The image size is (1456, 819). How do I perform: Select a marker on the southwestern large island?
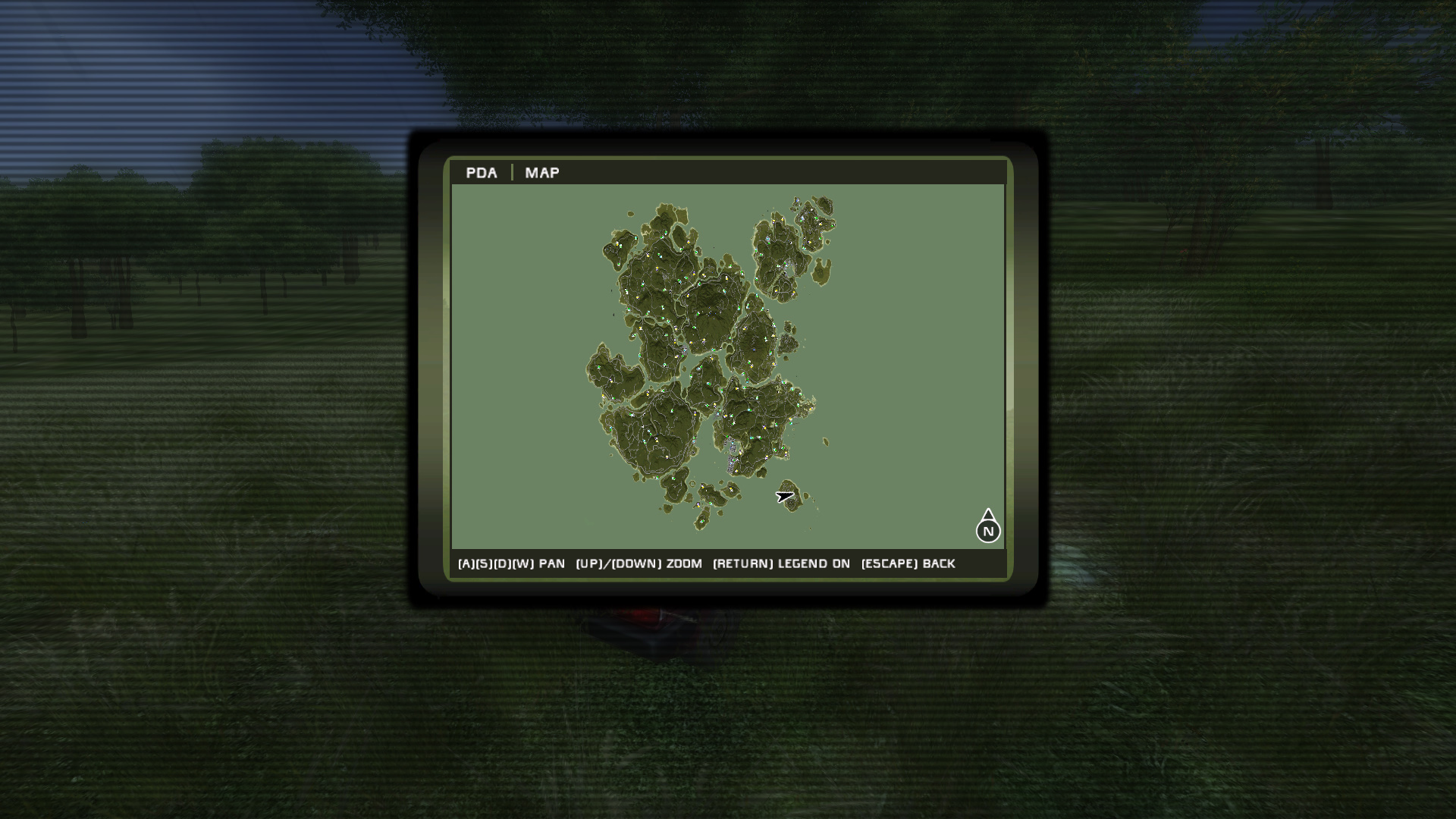[652, 432]
